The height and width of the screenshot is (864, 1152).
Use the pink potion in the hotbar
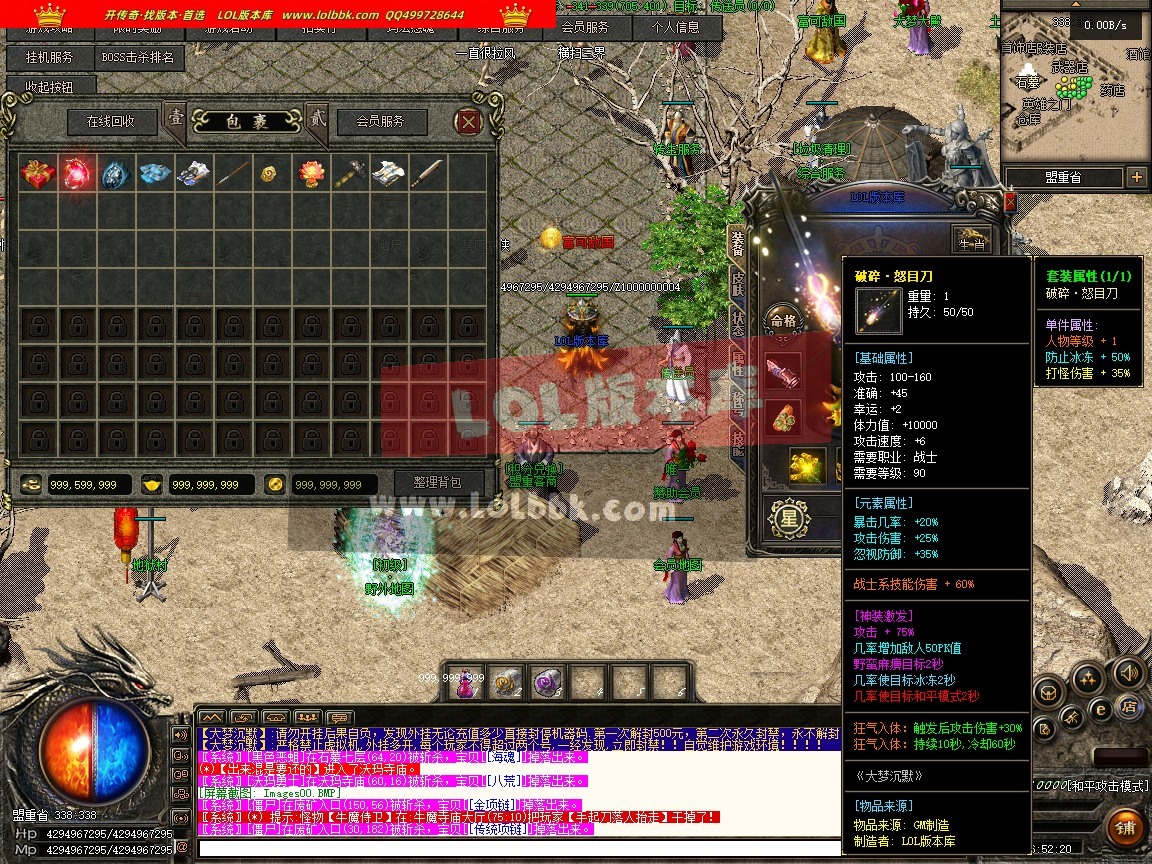[466, 683]
